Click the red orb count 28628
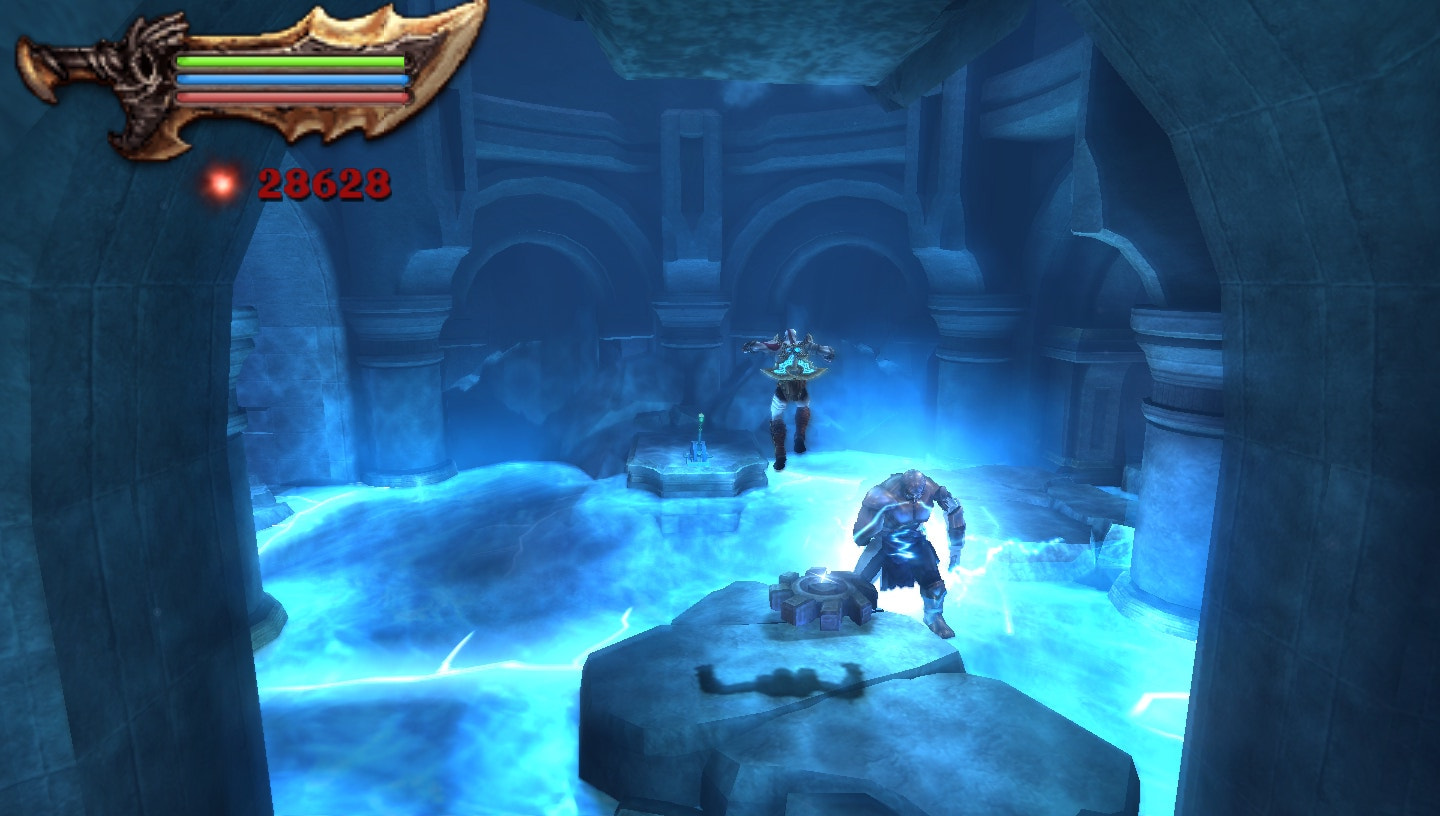This screenshot has width=1440, height=816. [x=322, y=183]
